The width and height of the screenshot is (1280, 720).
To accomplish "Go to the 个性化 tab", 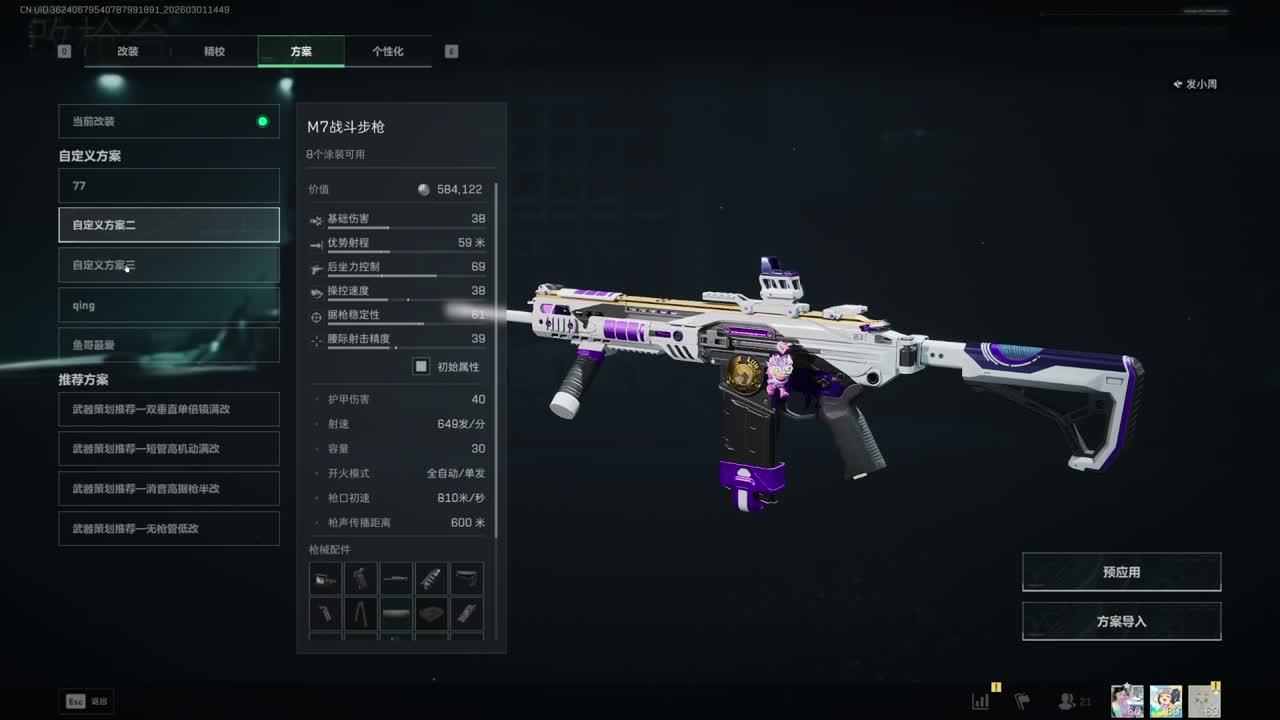I will (x=387, y=51).
